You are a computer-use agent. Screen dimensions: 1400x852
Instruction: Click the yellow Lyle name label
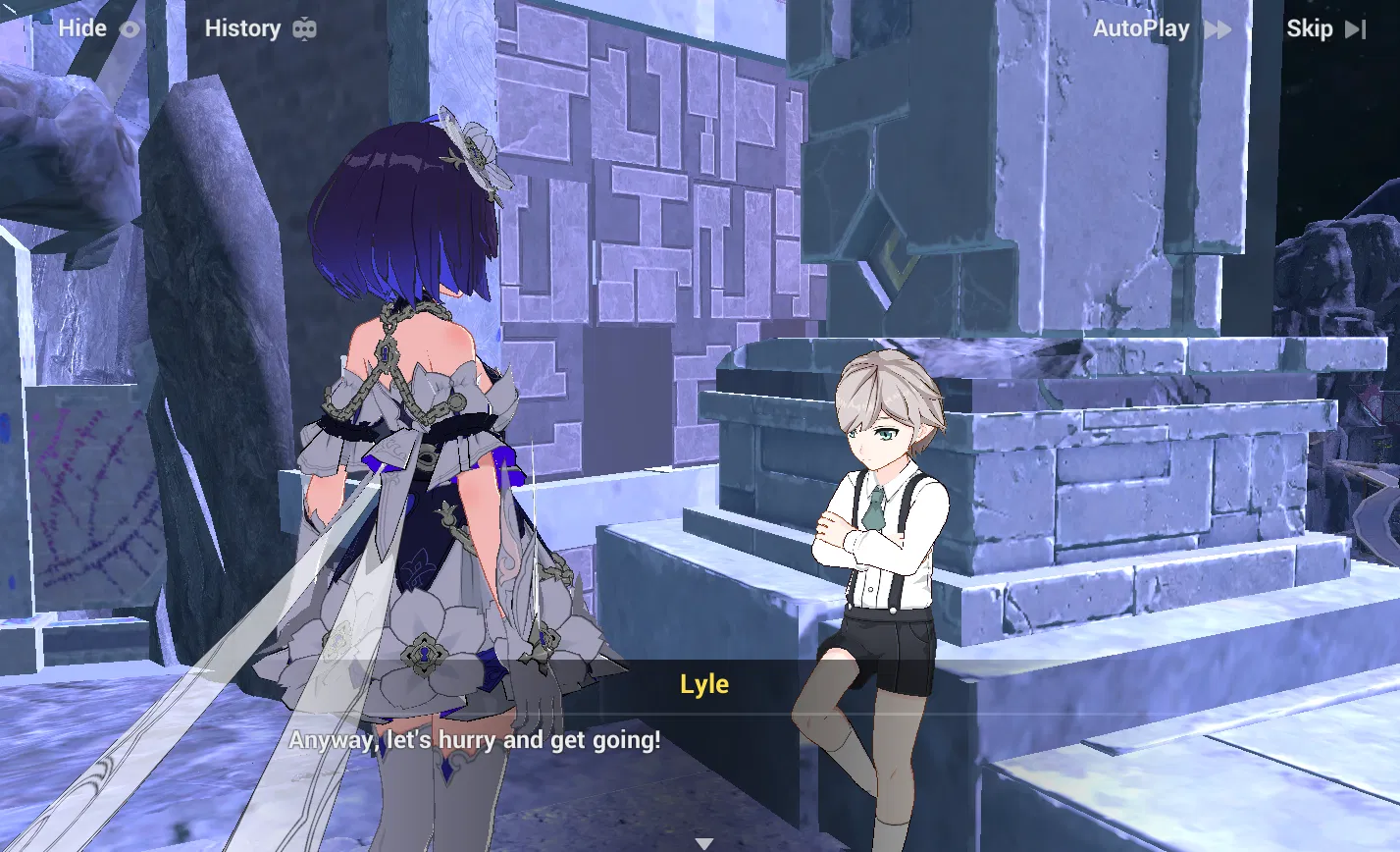[x=704, y=684]
